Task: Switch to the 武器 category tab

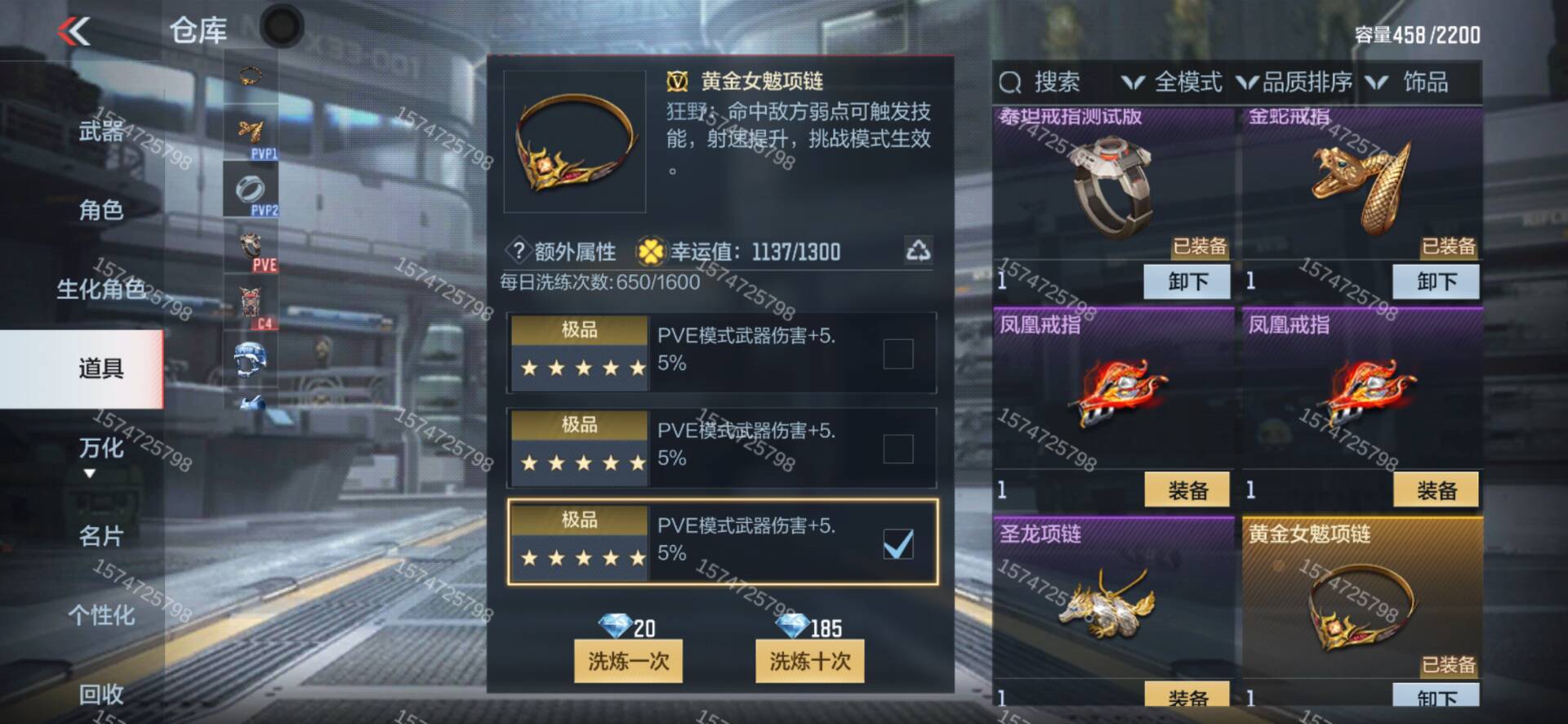Action: [x=100, y=131]
